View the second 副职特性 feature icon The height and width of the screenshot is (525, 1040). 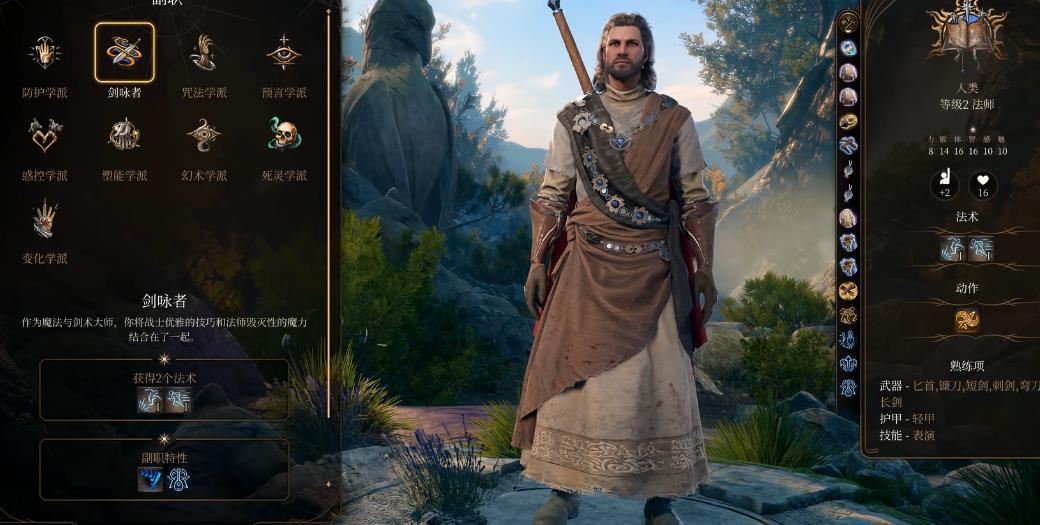[178, 480]
